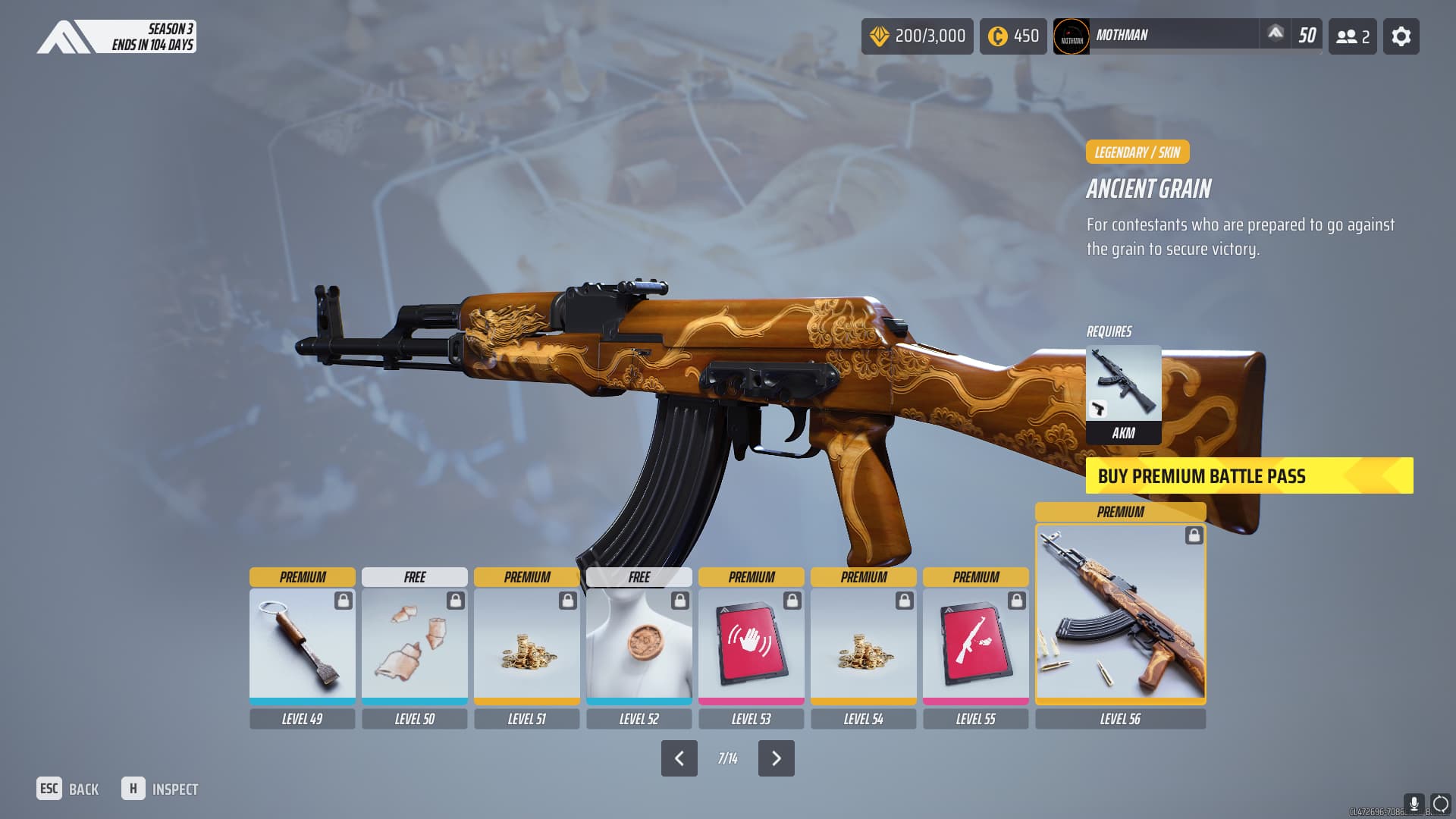1456x819 pixels.
Task: Select the Level 54 gold coins reward
Action: tap(863, 645)
